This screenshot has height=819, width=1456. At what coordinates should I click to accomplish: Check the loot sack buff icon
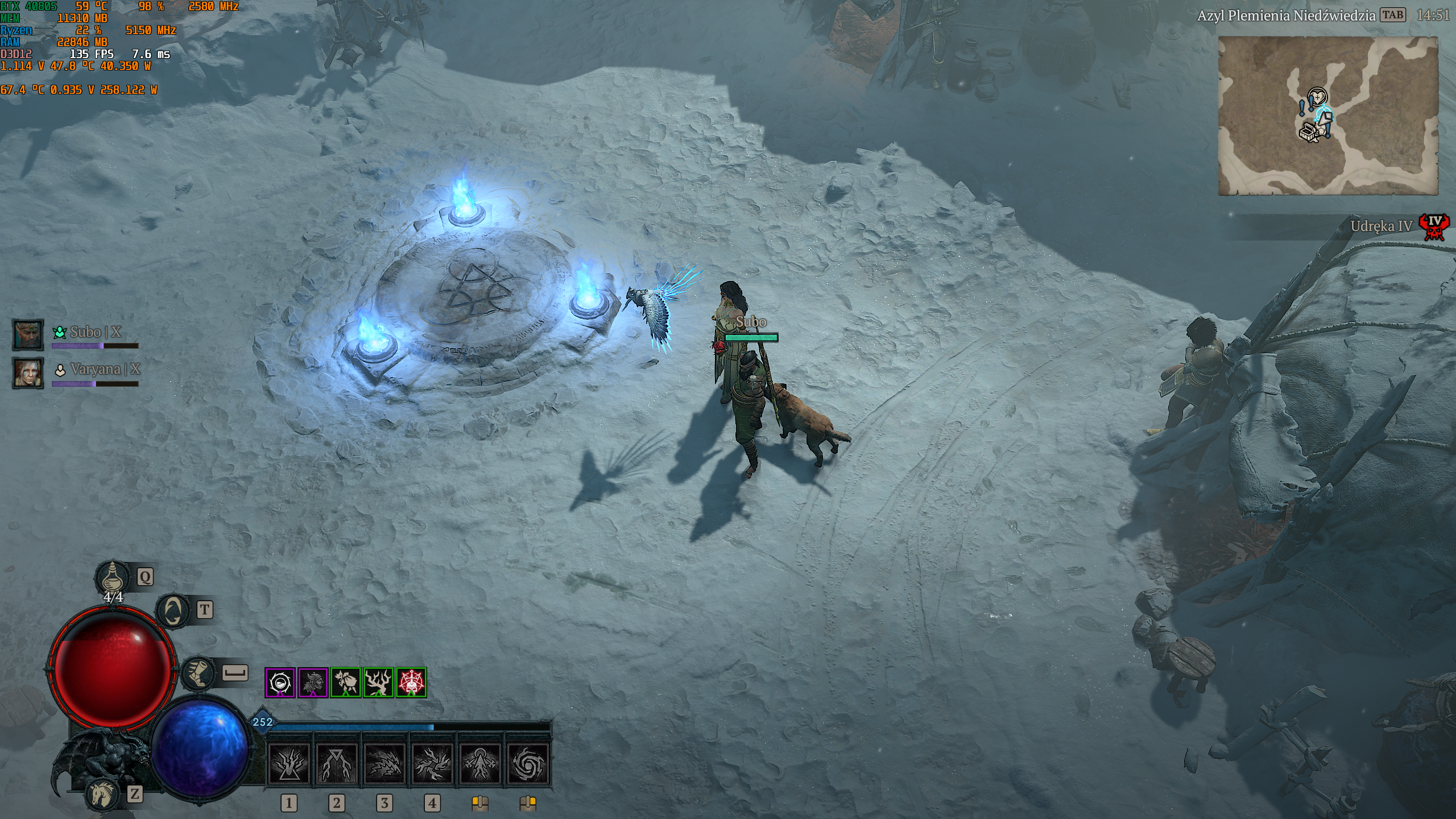pos(346,682)
